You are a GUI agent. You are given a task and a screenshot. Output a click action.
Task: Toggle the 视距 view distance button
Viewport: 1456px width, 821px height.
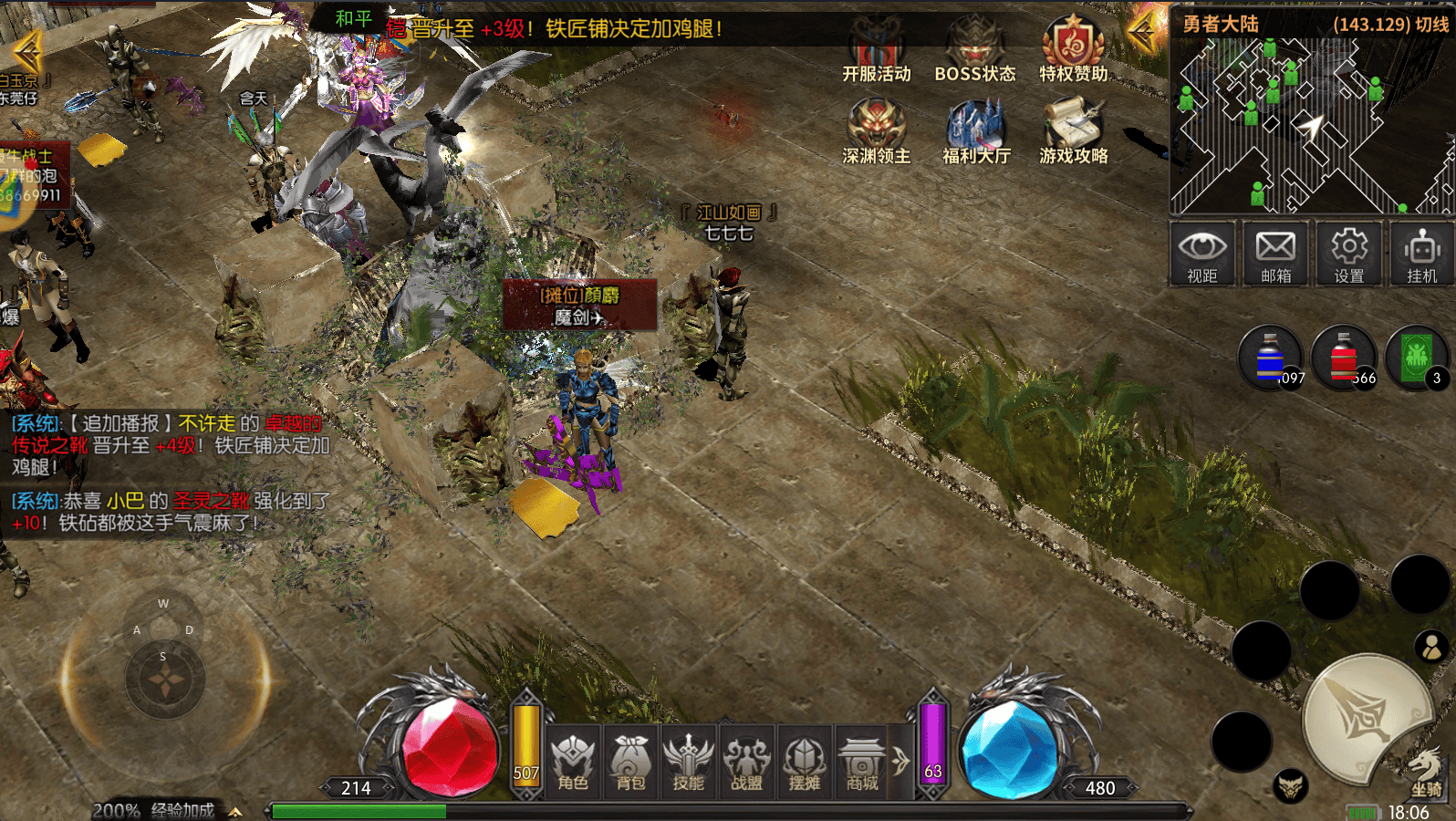(1202, 254)
